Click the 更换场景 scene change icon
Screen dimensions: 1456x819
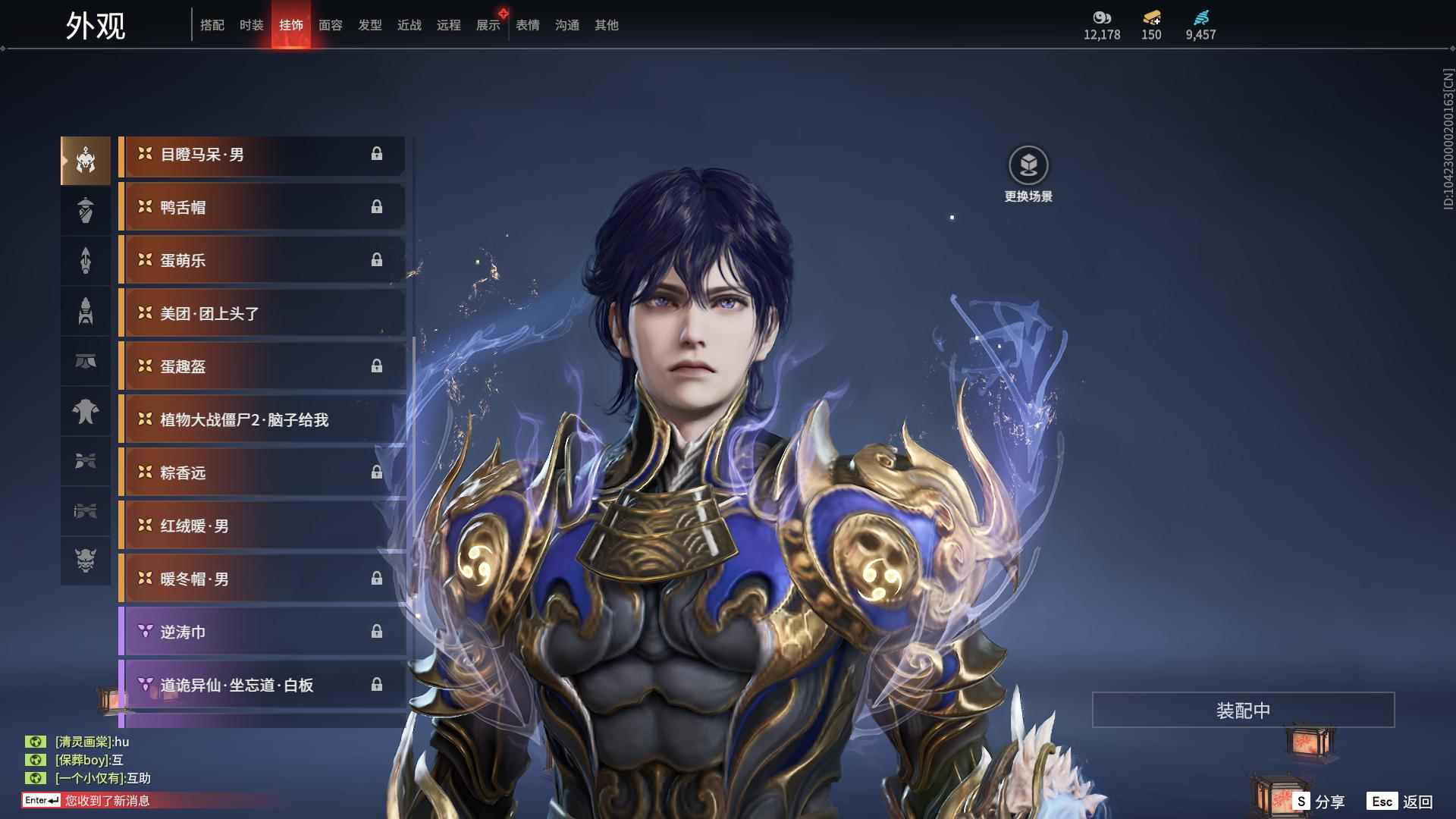point(1028,166)
